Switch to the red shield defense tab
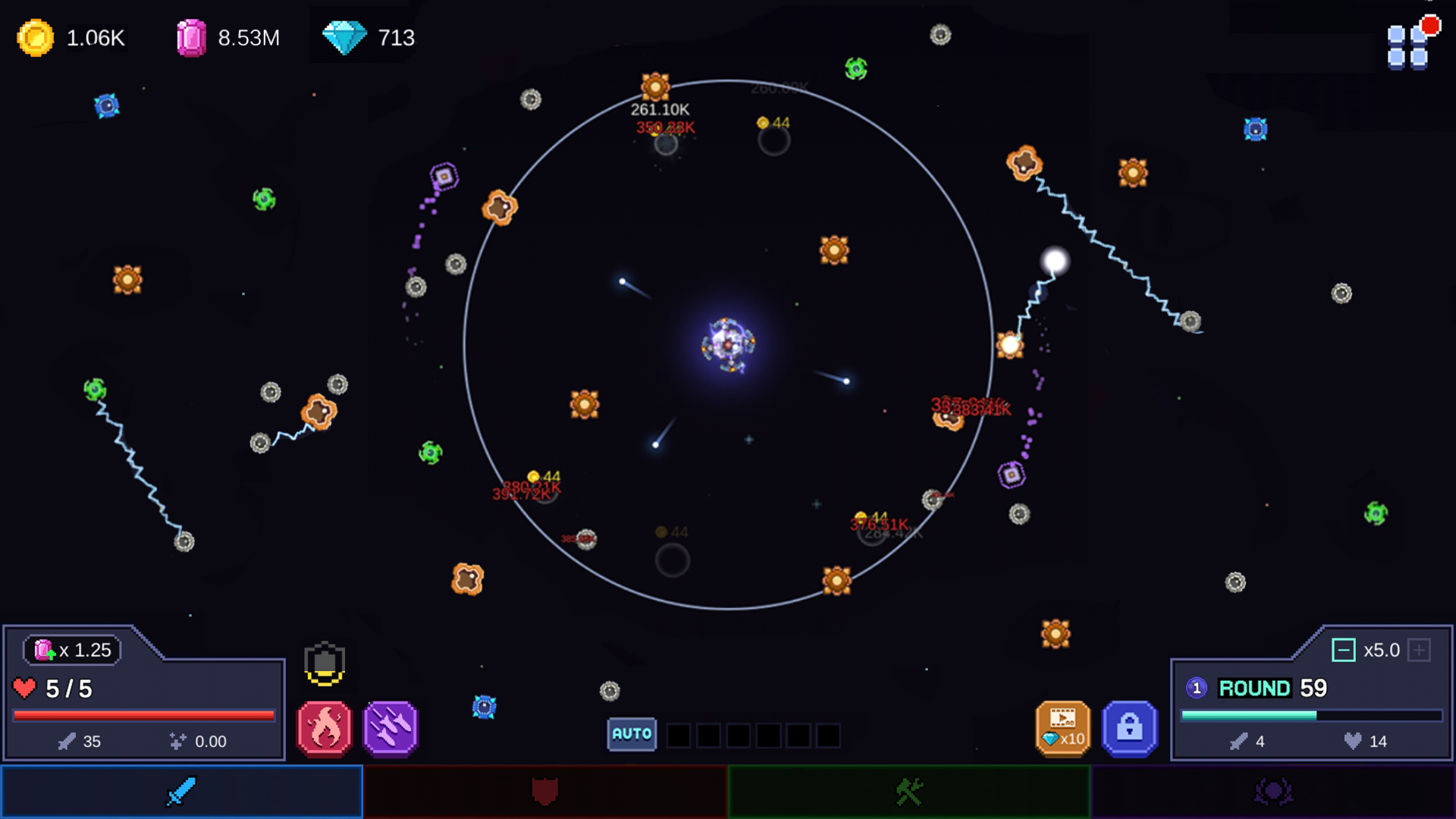 [544, 791]
